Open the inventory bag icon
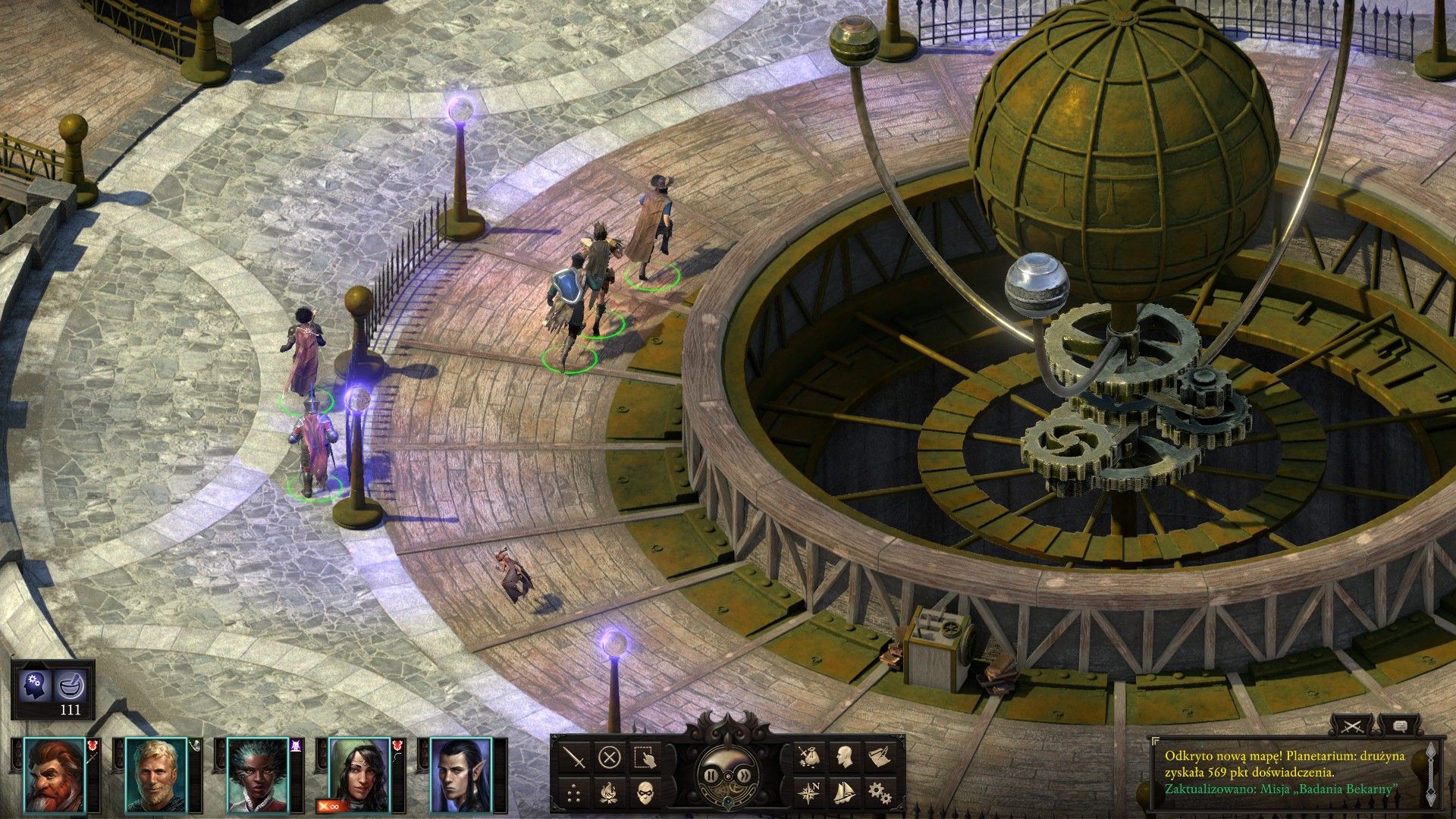1456x819 pixels. [809, 757]
